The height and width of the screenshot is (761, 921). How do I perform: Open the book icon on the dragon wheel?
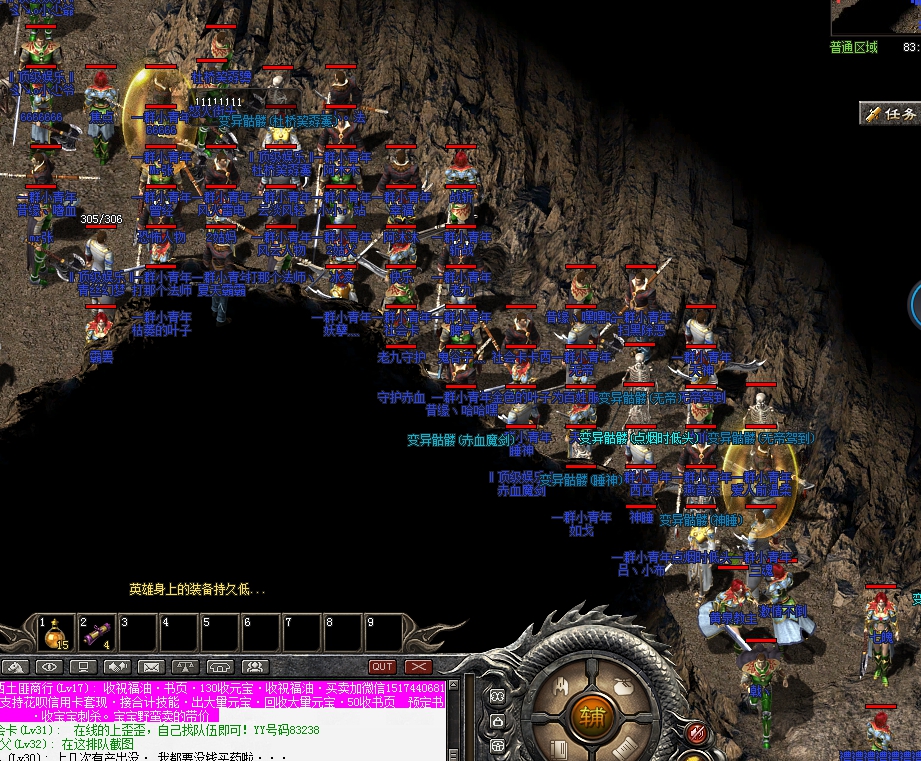557,746
